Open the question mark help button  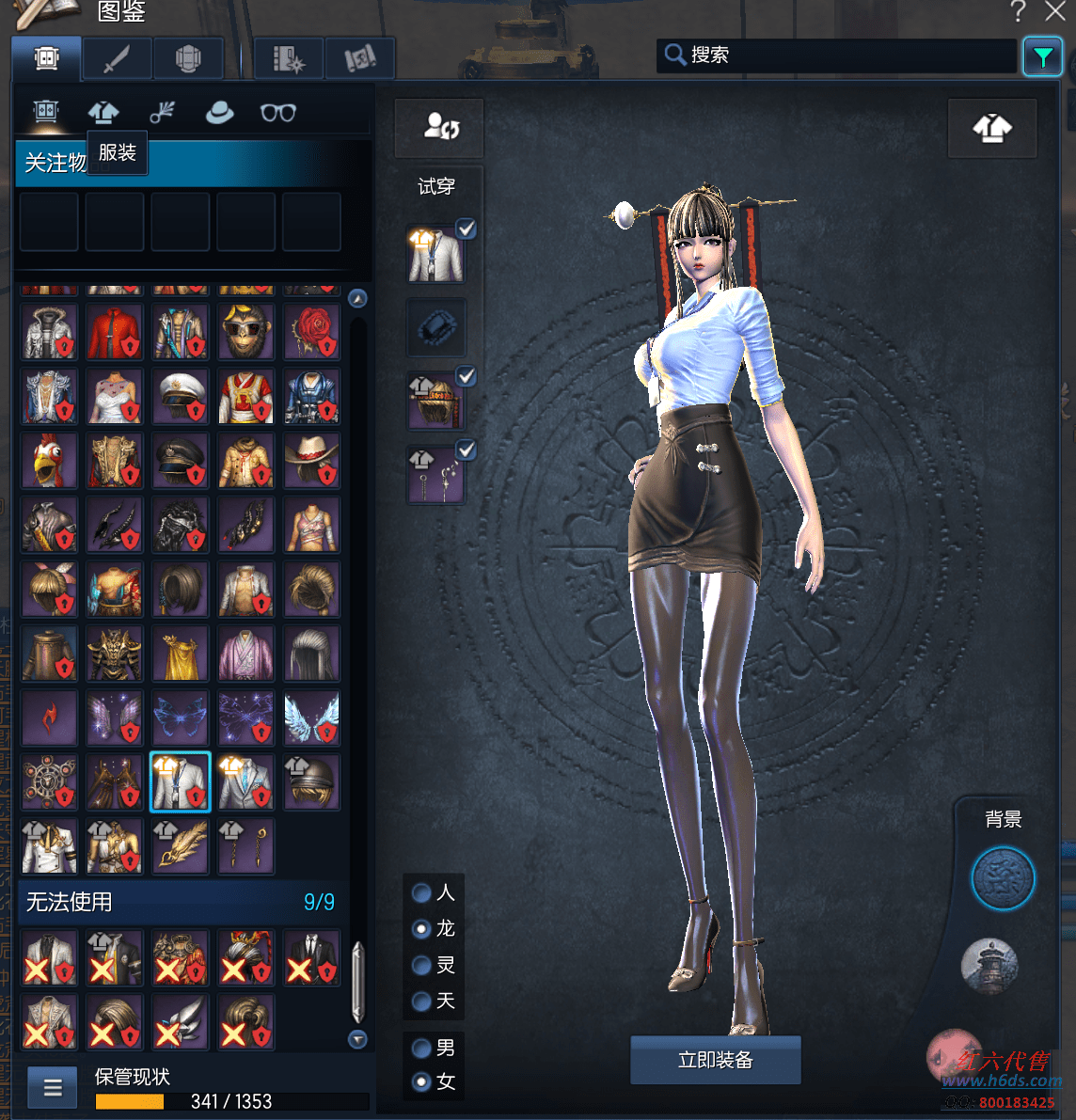(1018, 11)
